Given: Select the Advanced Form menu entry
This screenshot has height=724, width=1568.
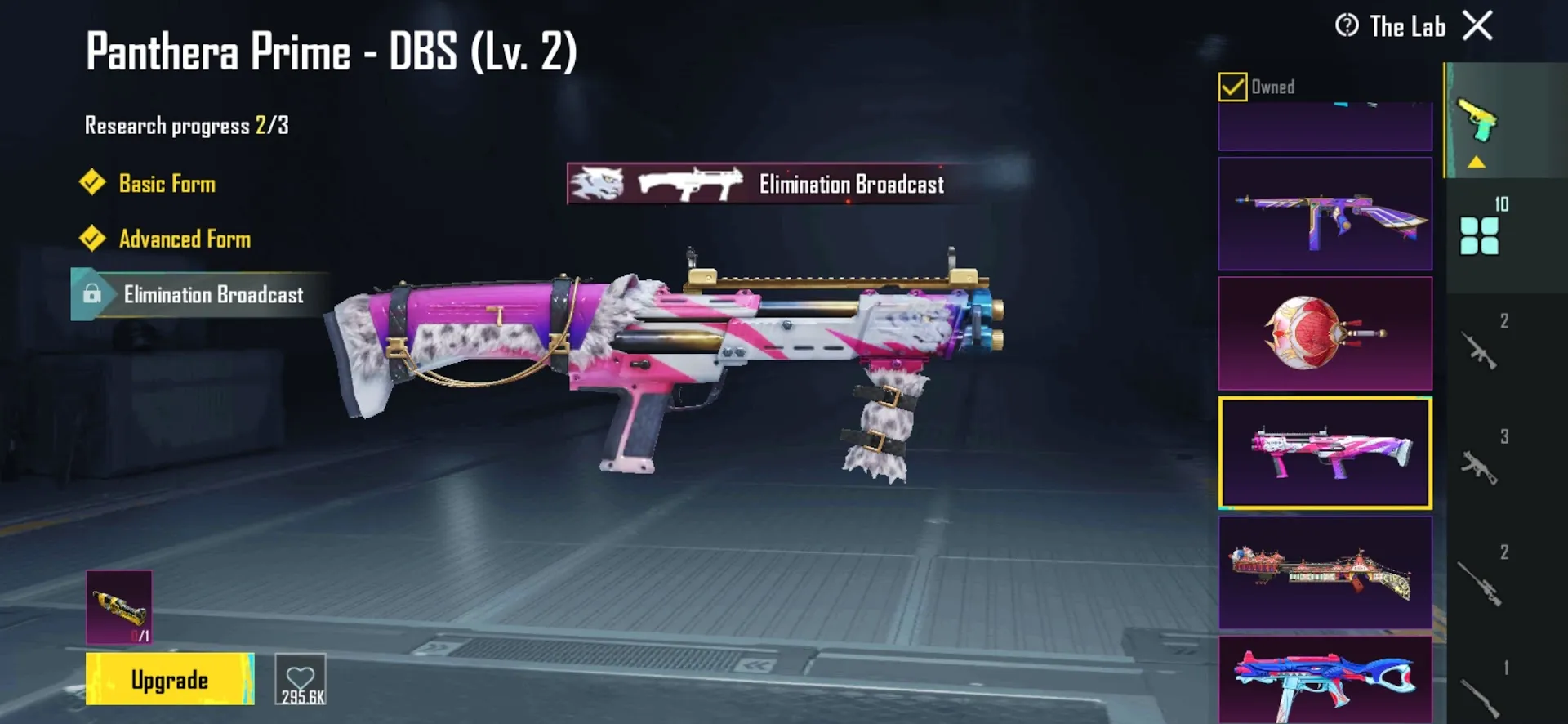Looking at the screenshot, I should point(185,239).
